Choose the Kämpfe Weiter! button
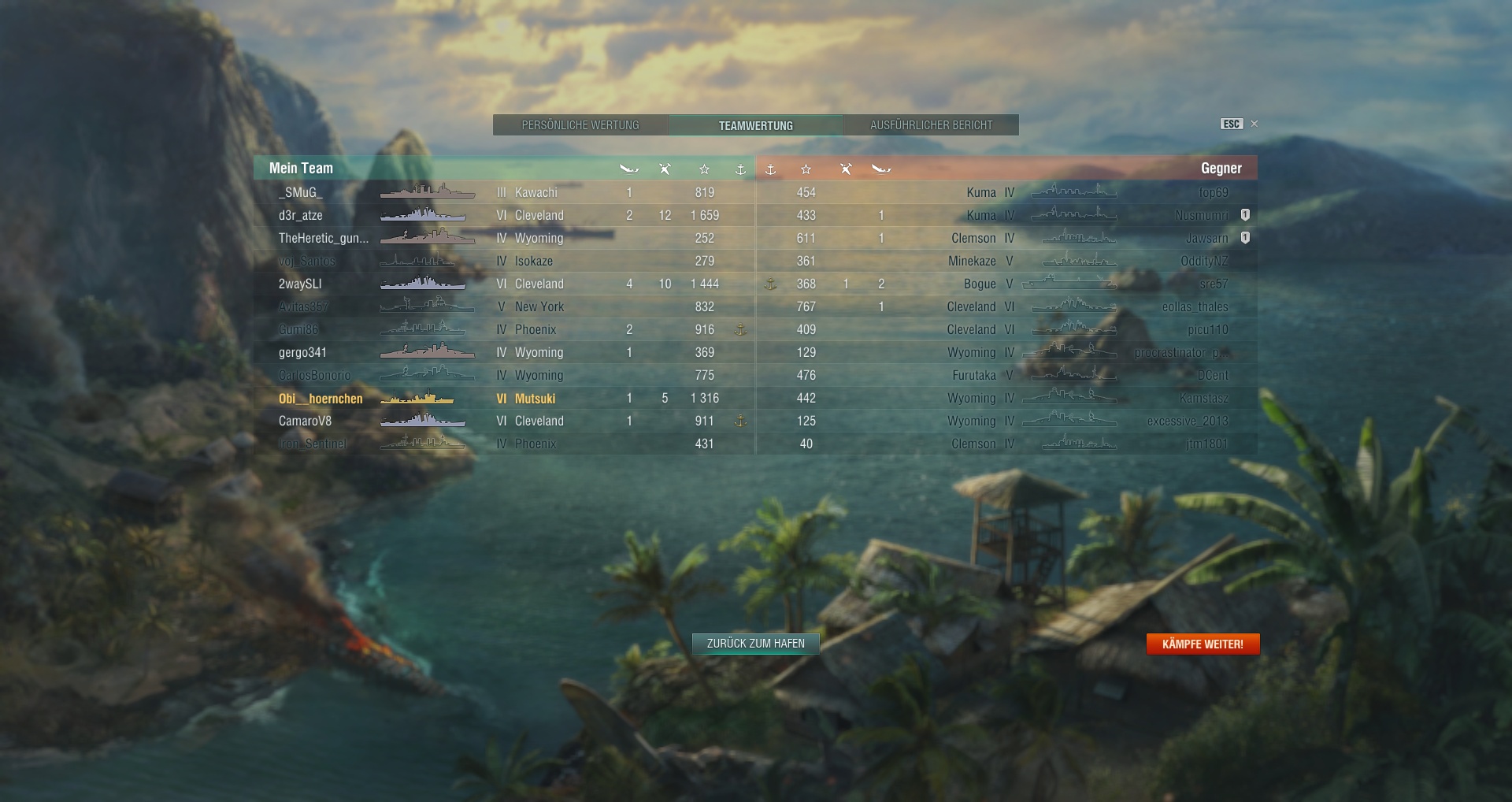Screen dimensions: 1512x802 coord(1203,644)
